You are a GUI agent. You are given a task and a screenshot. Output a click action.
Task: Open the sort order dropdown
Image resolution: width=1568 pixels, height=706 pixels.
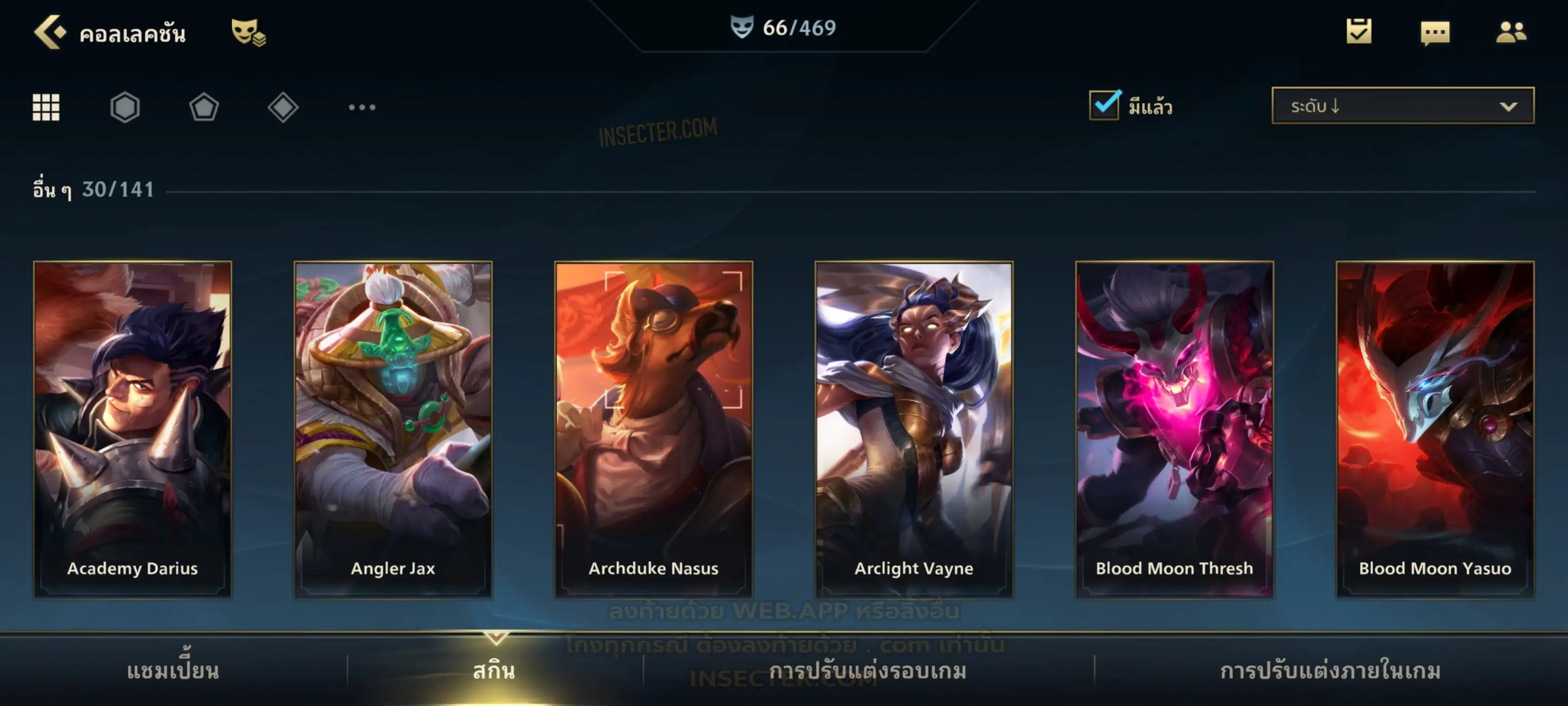(x=1403, y=105)
